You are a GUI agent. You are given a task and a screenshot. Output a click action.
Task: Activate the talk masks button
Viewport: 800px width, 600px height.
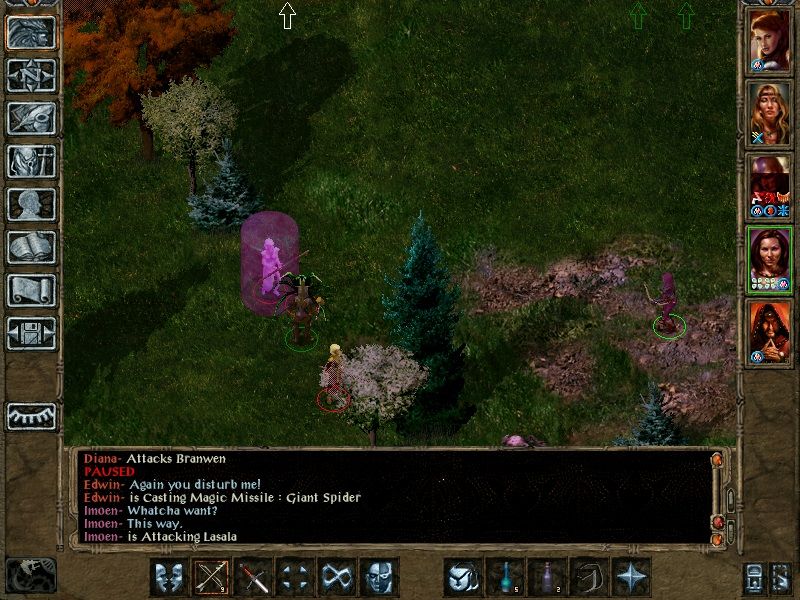coord(170,577)
